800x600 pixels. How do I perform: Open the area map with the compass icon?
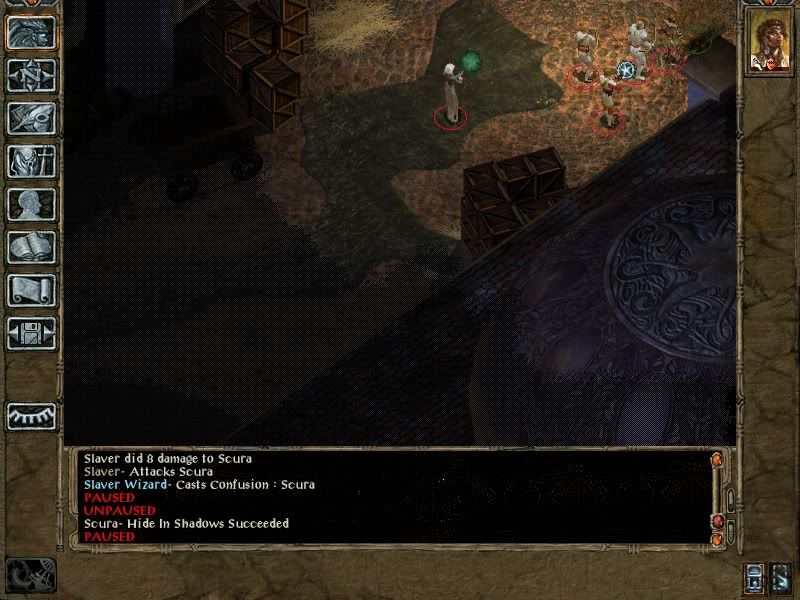coord(31,75)
